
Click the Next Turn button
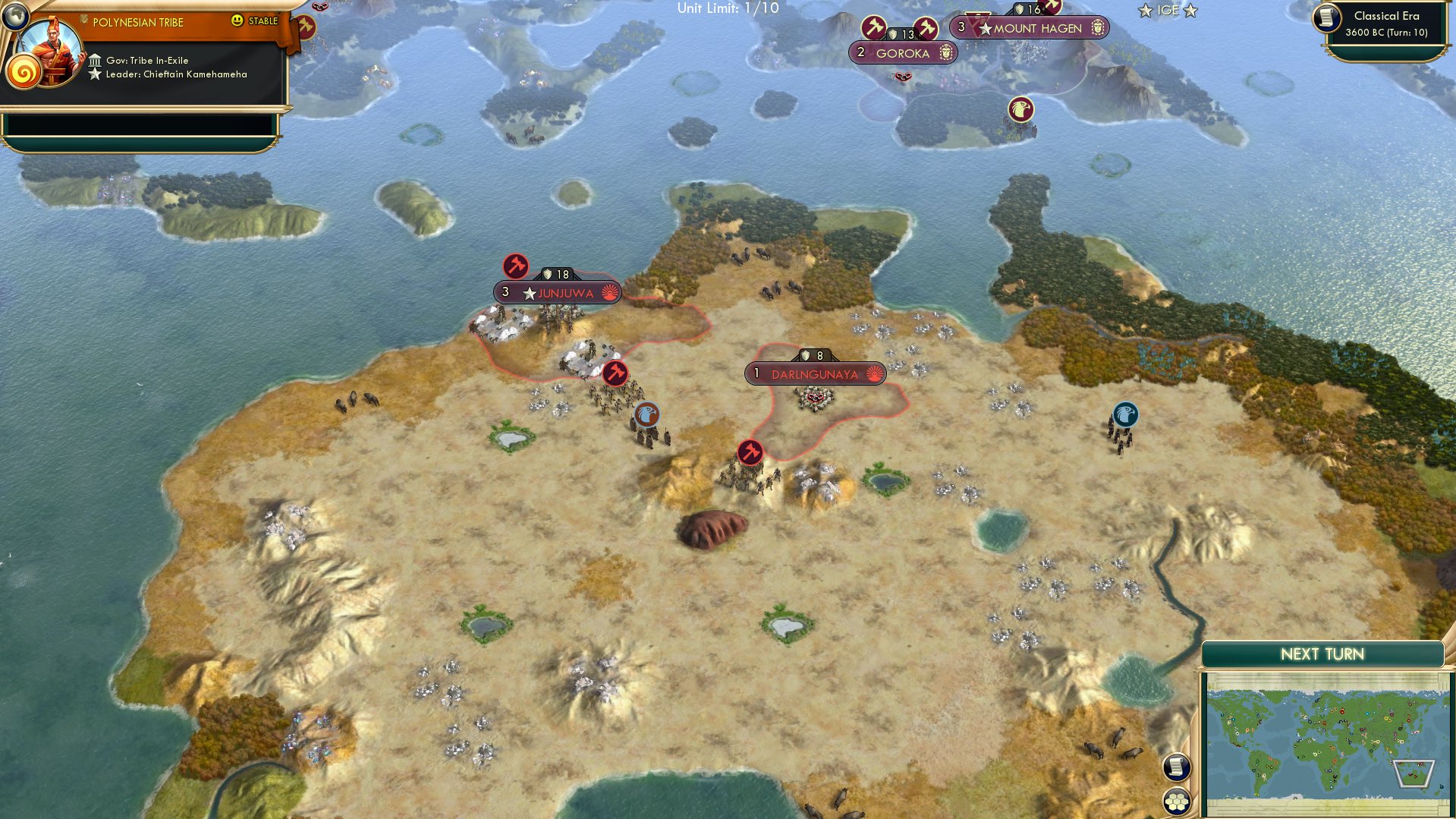pos(1322,652)
